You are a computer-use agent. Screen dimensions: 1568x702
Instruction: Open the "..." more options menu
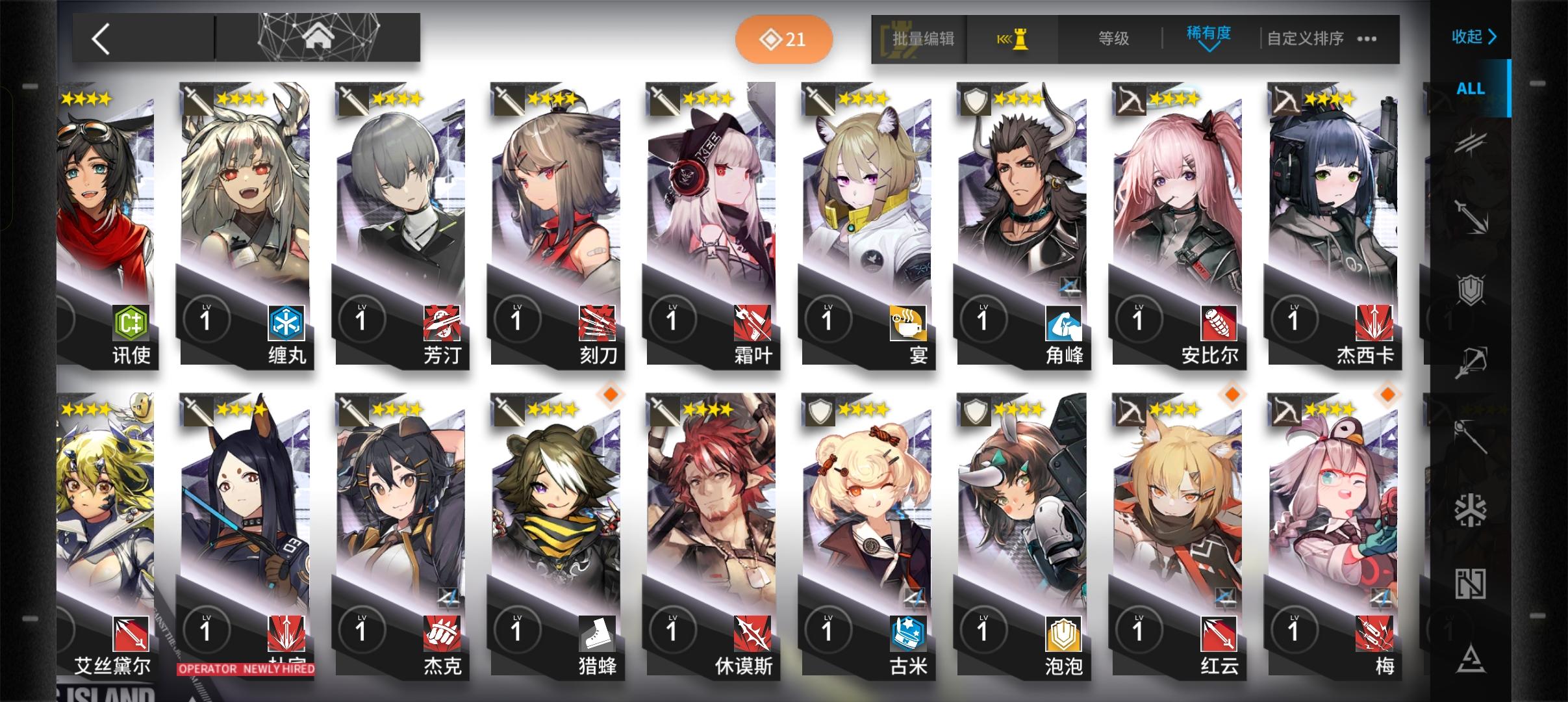click(1368, 39)
